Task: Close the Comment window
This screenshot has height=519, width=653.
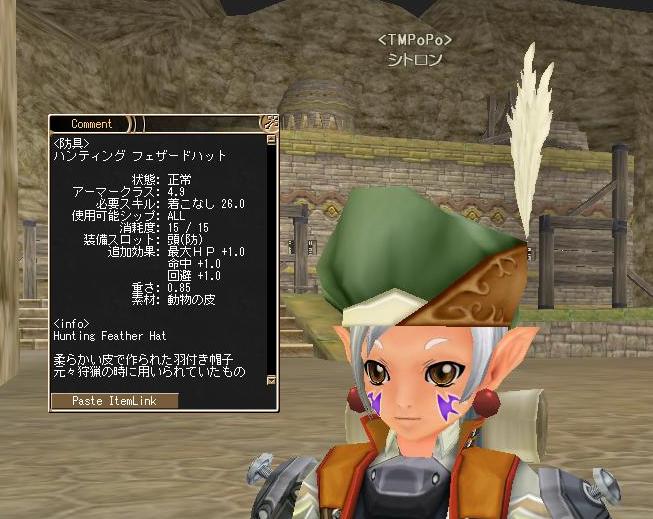Action: pos(269,123)
